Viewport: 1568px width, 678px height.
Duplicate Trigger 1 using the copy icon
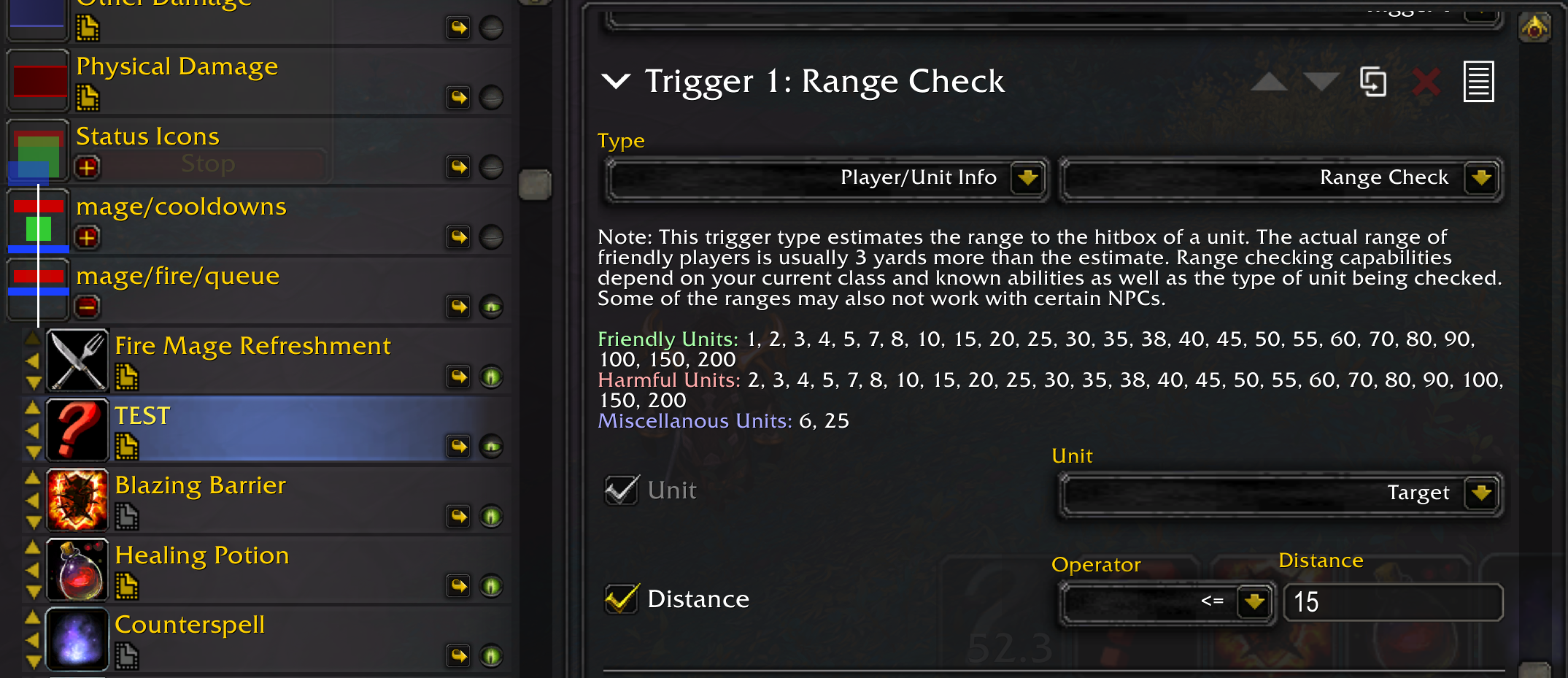pyautogui.click(x=1372, y=82)
